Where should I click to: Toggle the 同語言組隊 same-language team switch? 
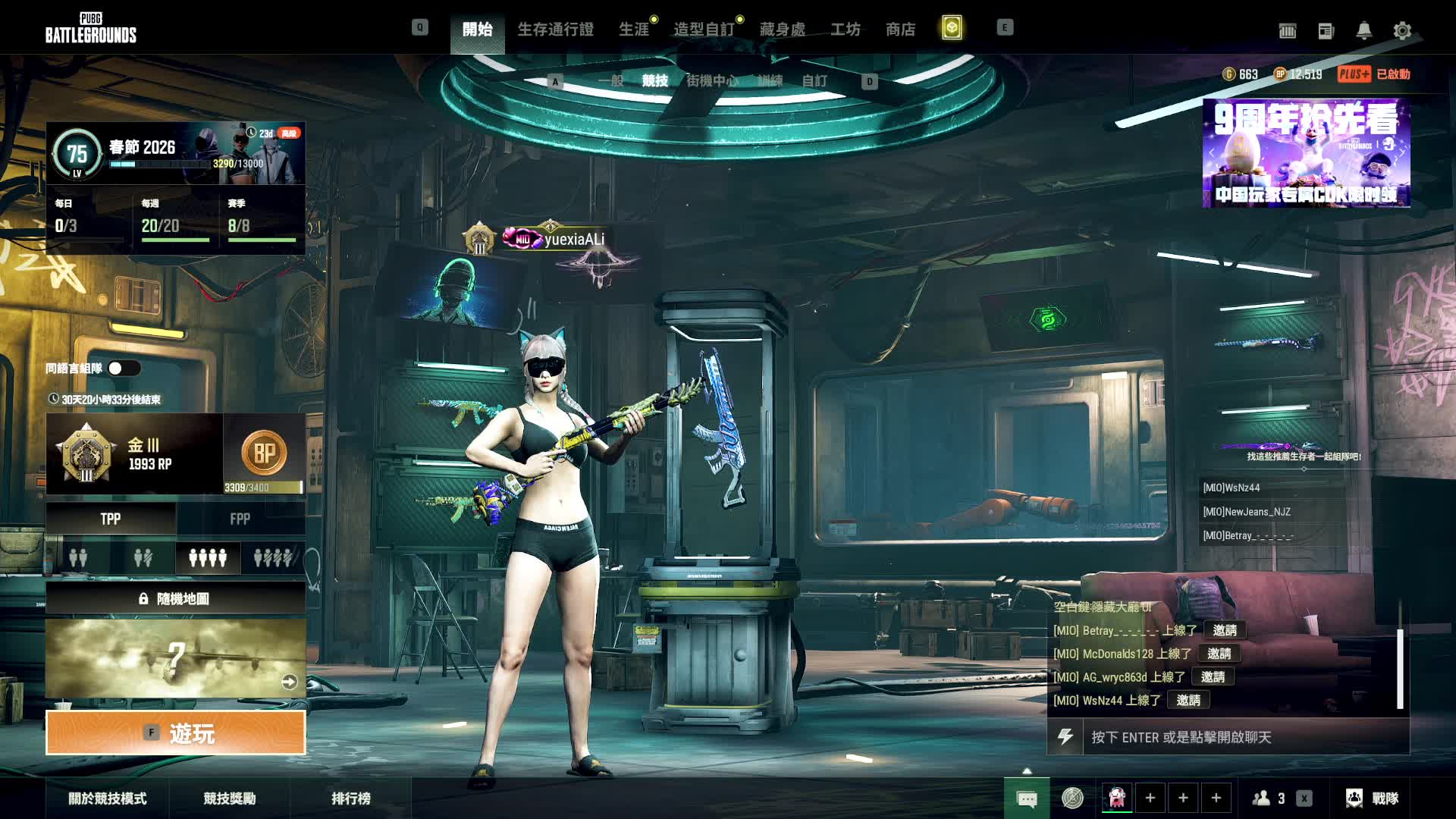[x=124, y=369]
